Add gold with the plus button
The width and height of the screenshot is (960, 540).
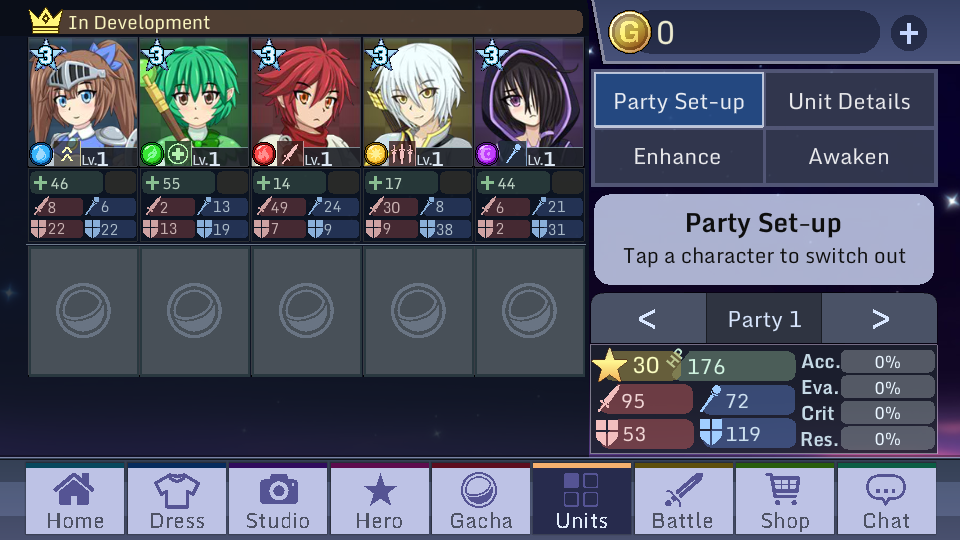click(908, 34)
